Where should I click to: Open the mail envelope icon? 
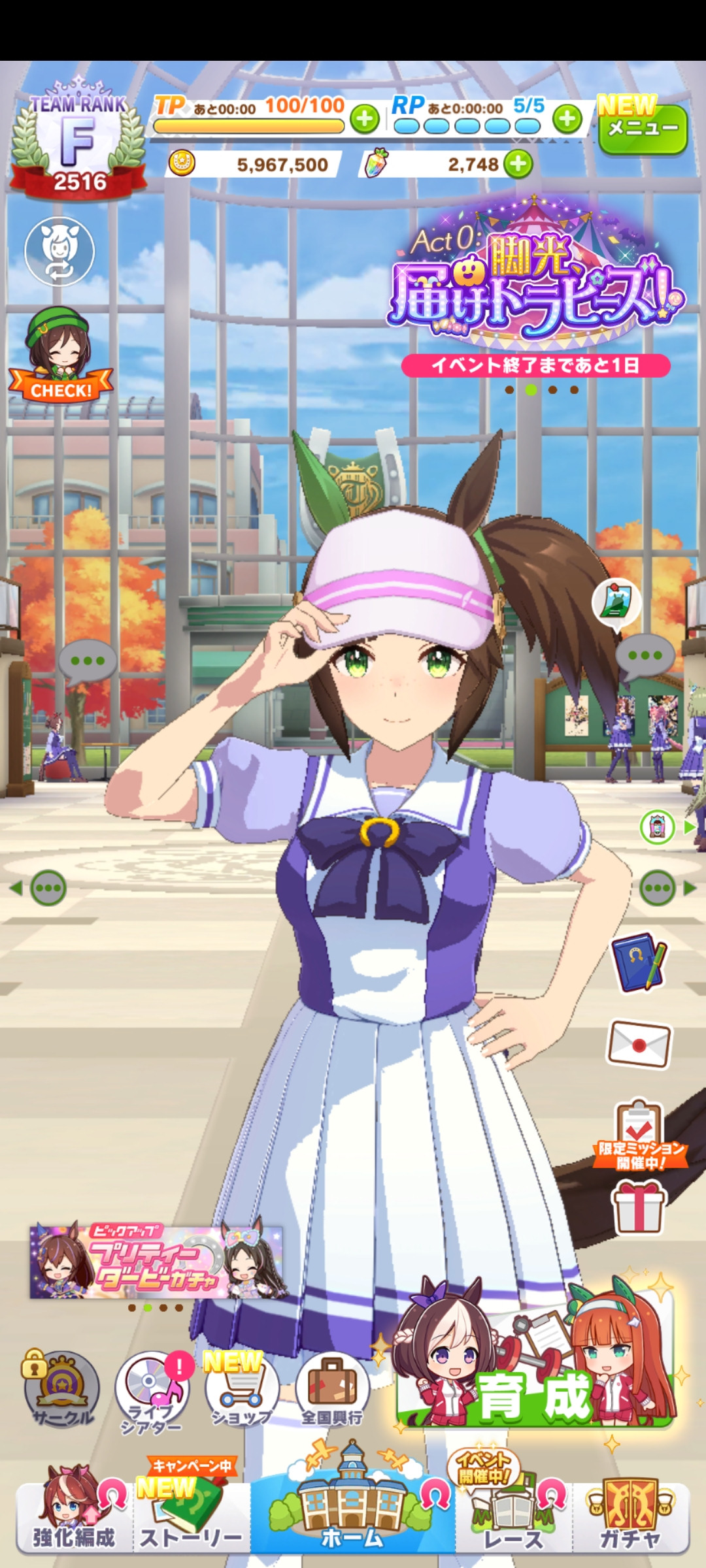click(x=639, y=1043)
